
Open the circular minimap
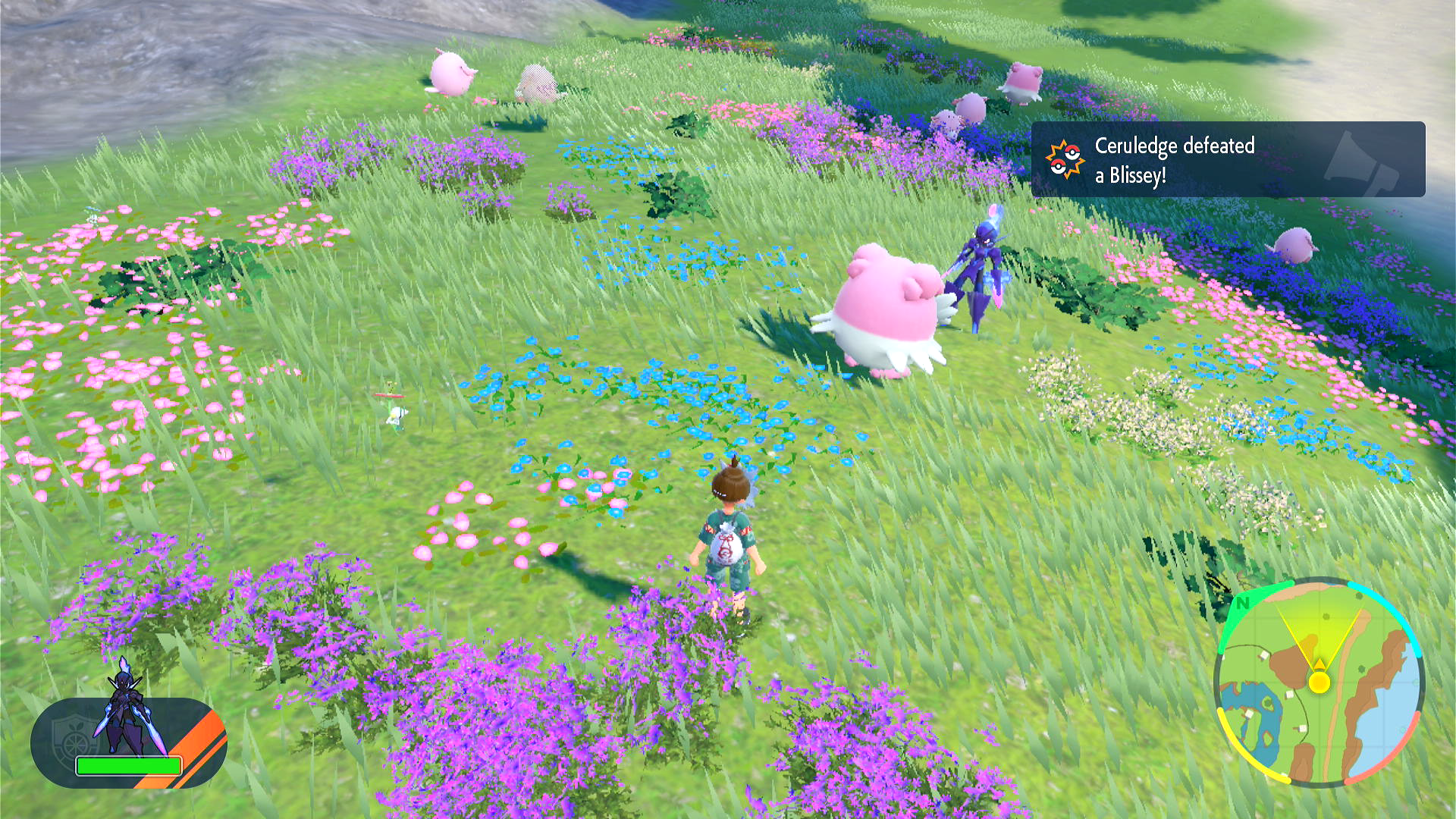(1319, 683)
